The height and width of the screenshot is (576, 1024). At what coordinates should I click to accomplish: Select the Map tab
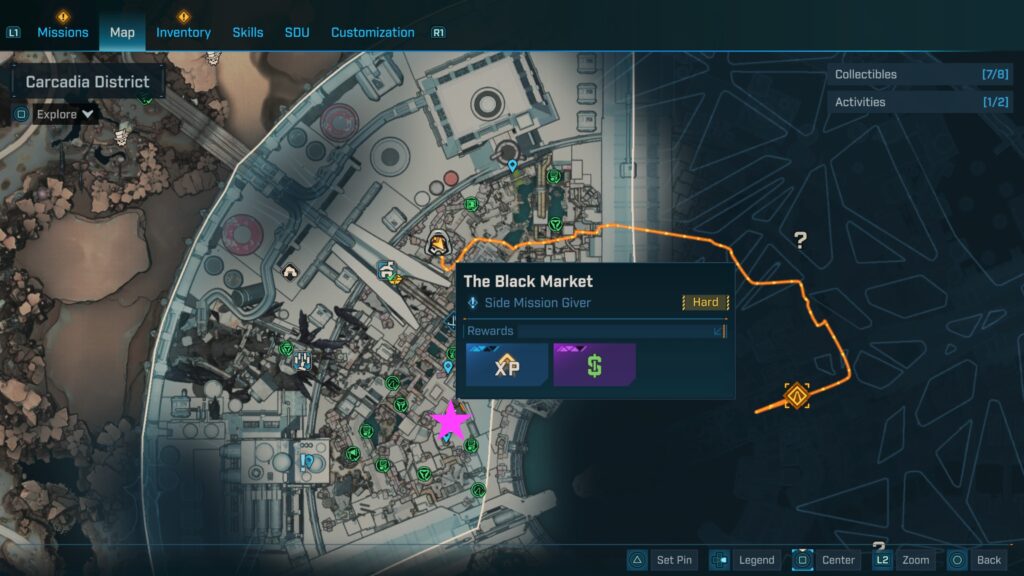coord(122,32)
